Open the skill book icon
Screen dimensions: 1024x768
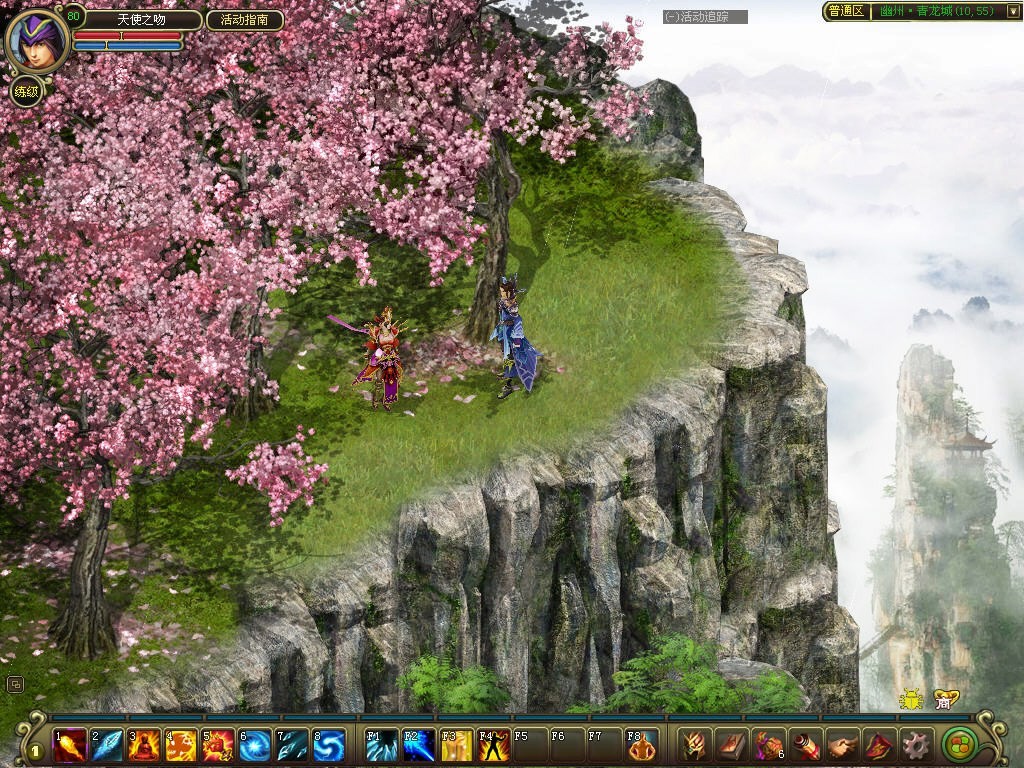click(x=731, y=745)
